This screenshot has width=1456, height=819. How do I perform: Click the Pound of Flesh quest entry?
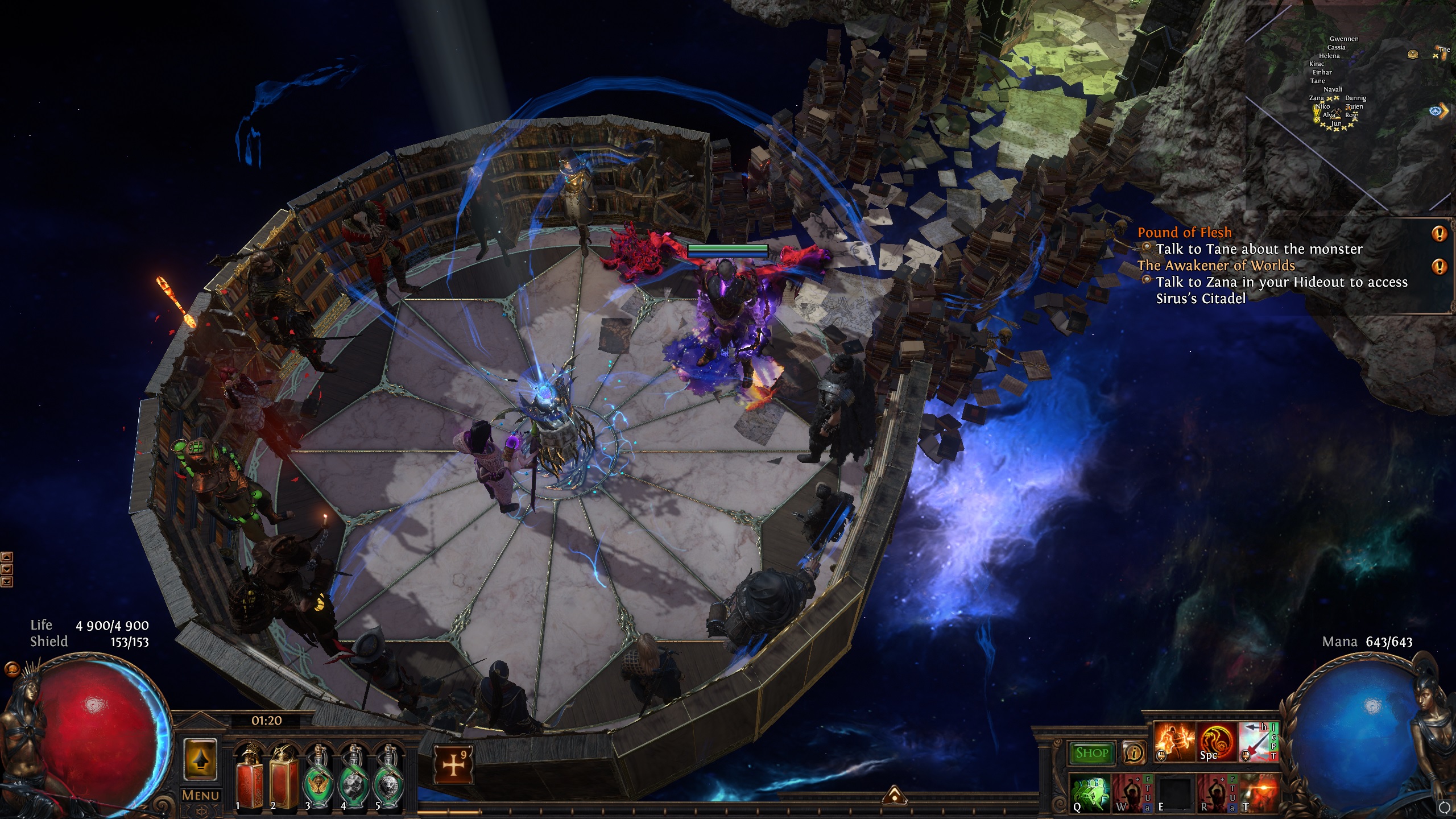[1184, 233]
